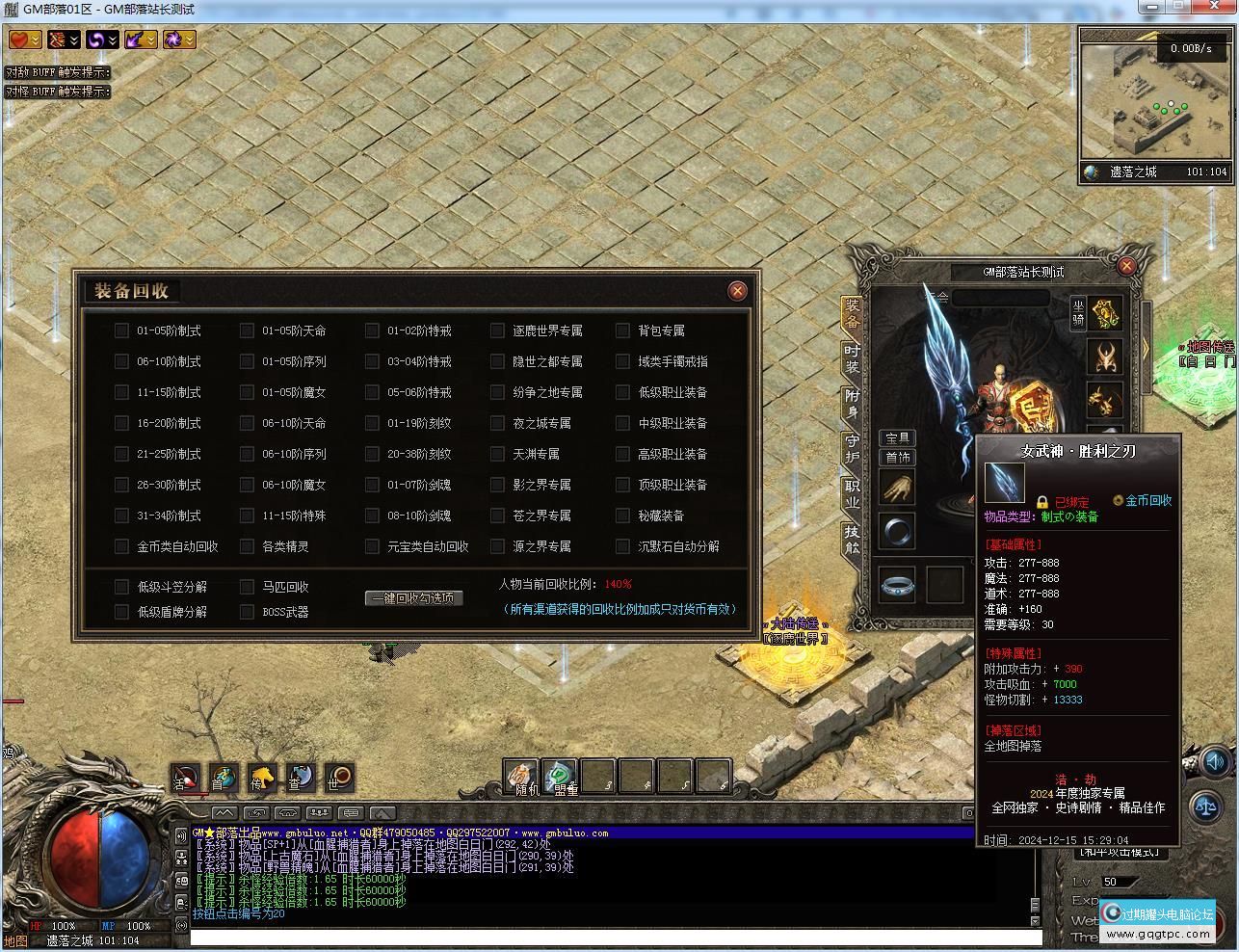Switch to the 时装 tab

[x=852, y=358]
